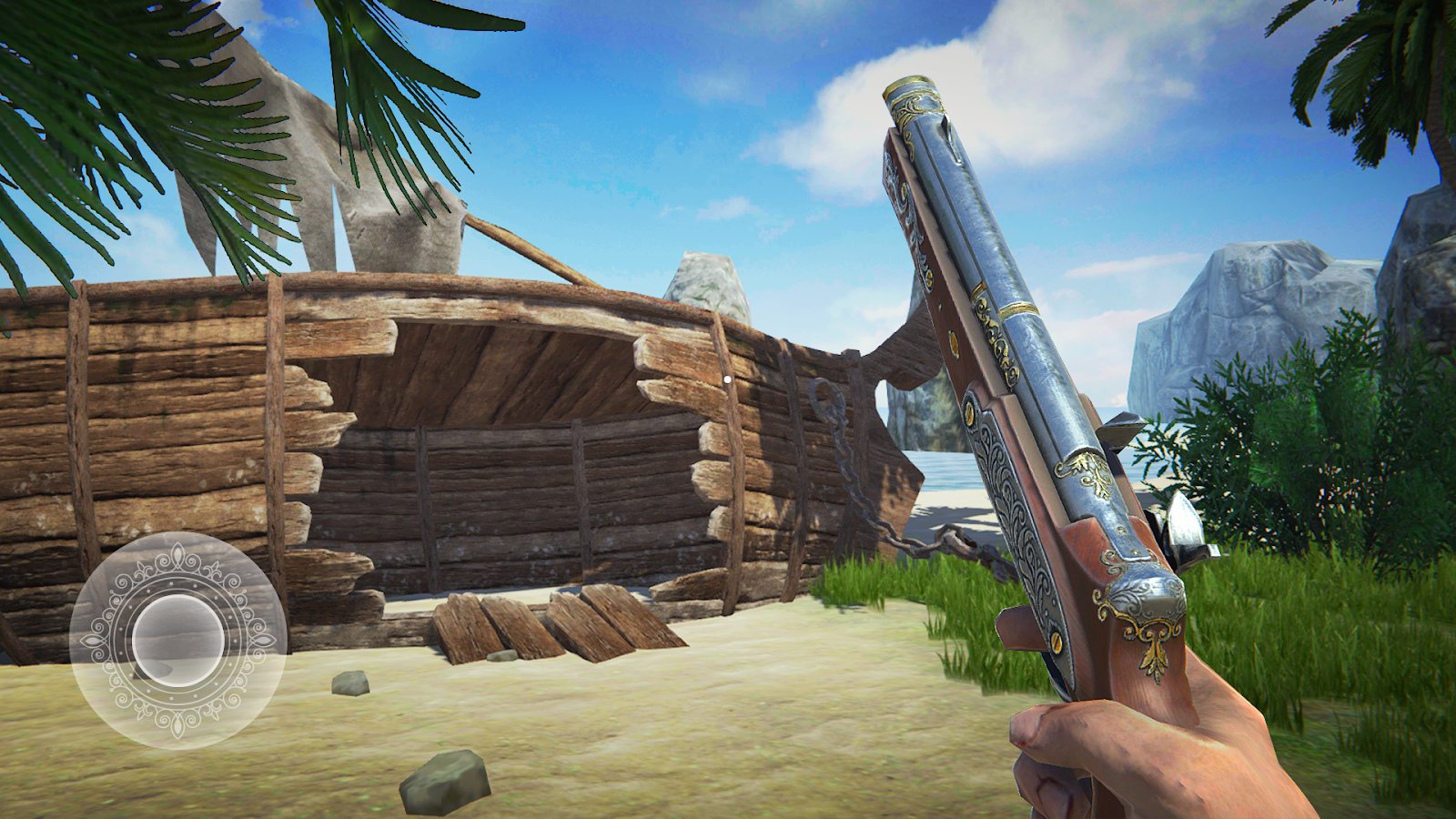Click the wooden planks lying on the sand

[537, 628]
